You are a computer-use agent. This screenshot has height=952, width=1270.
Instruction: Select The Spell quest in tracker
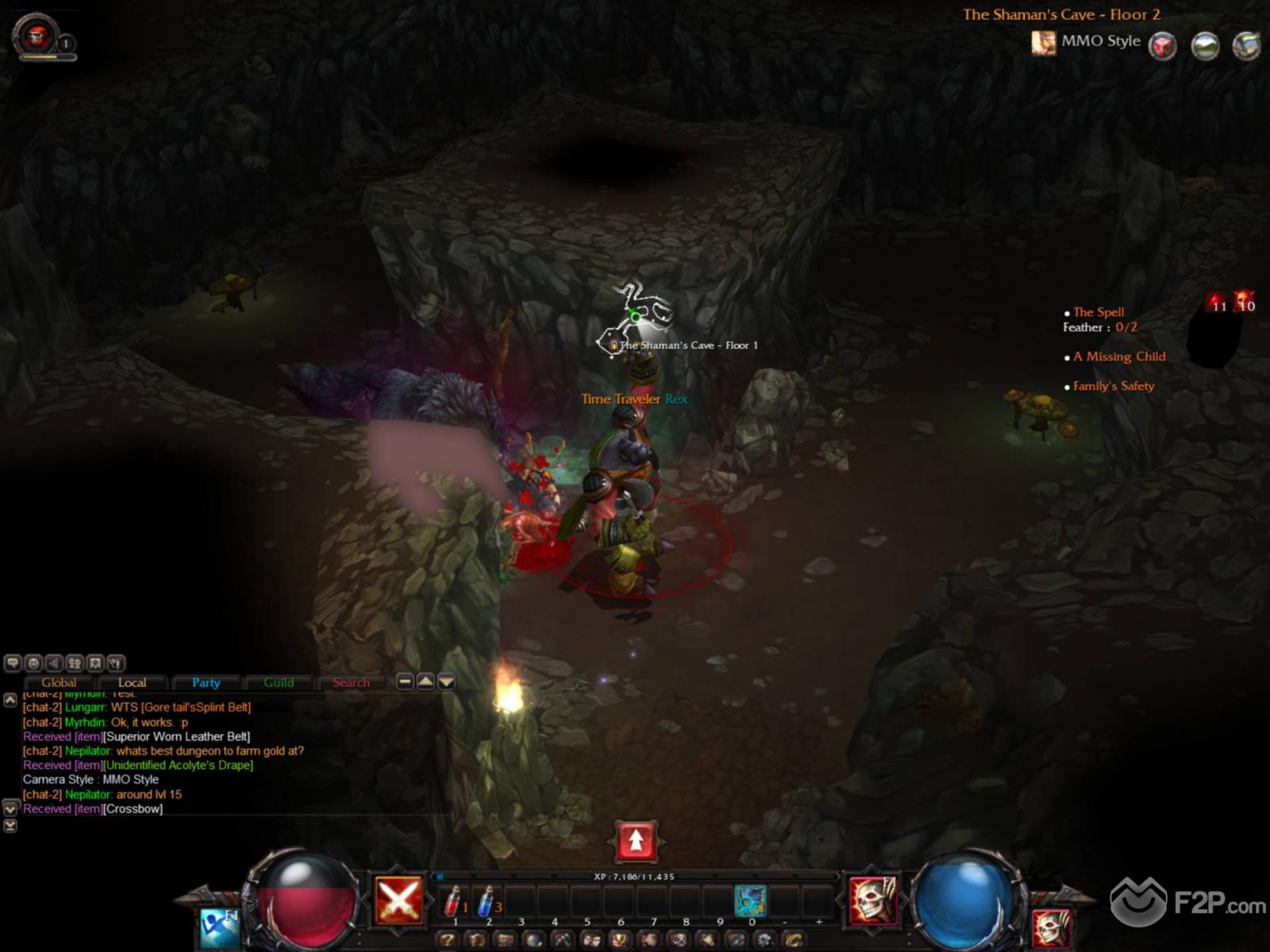coord(1099,313)
